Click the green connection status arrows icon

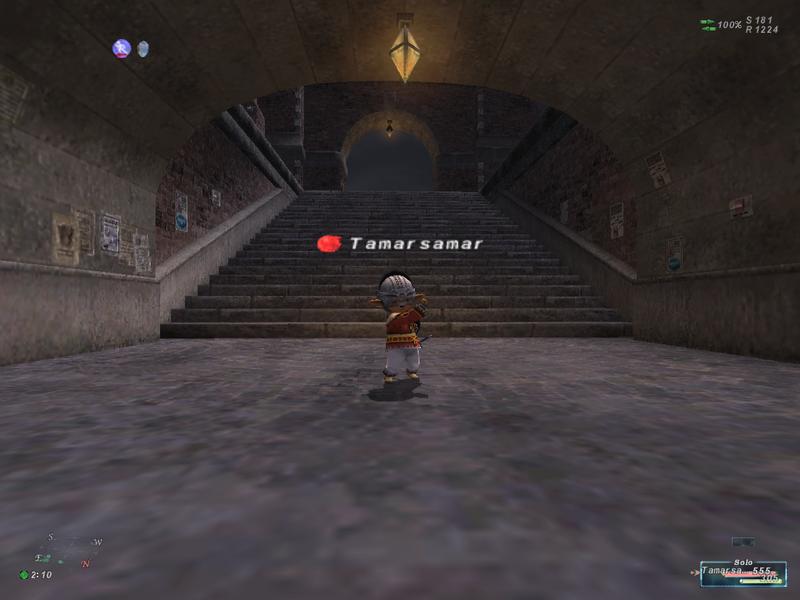[708, 24]
